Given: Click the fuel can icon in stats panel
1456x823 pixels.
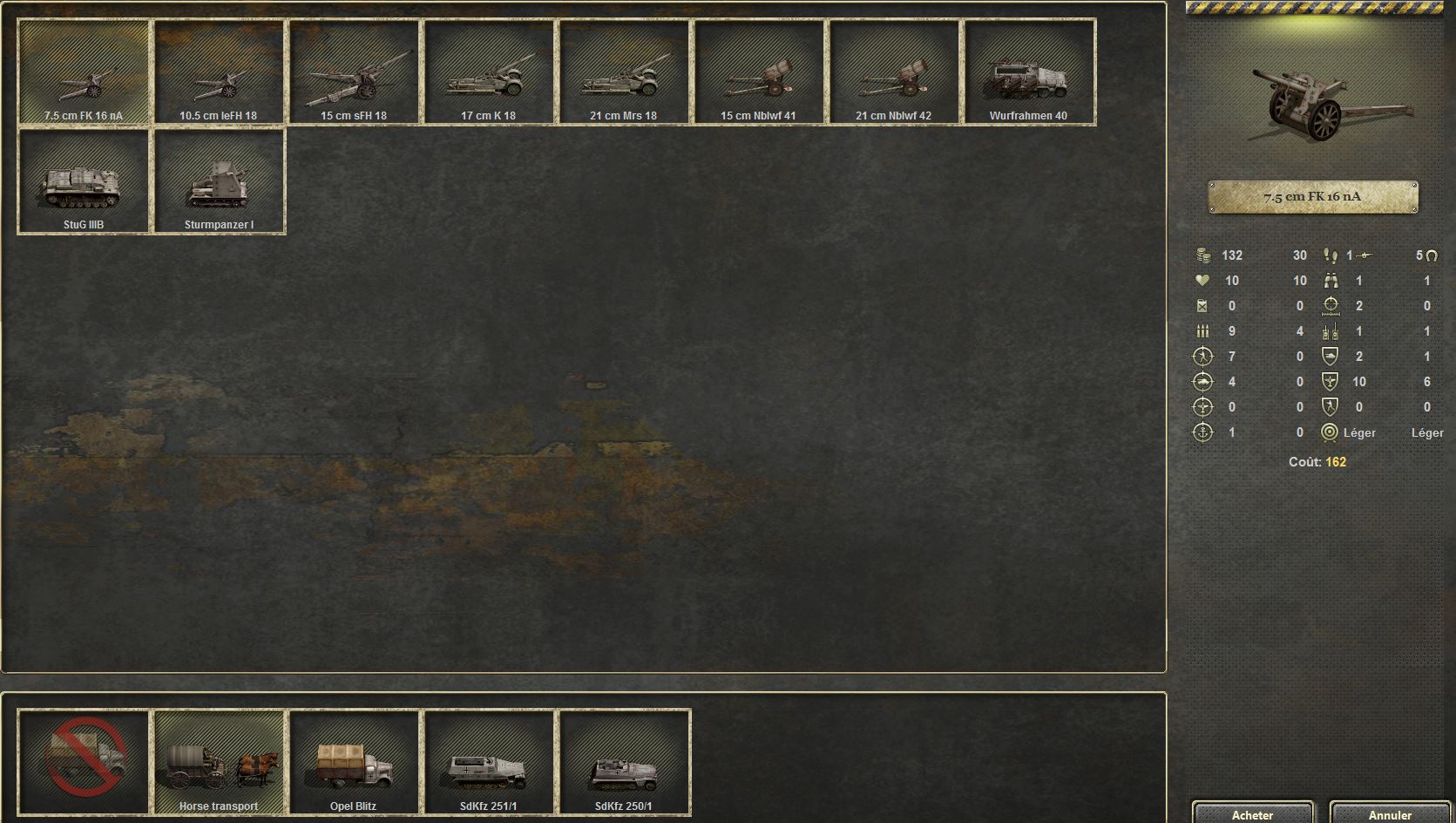Looking at the screenshot, I should (x=1203, y=306).
